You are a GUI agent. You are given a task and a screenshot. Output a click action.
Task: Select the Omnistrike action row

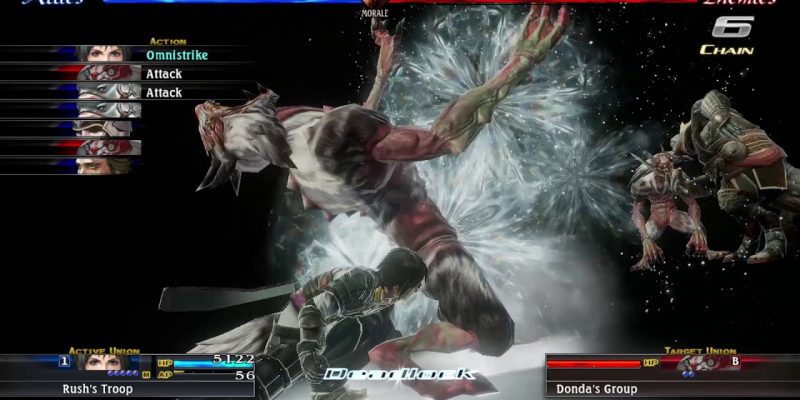[x=176, y=55]
